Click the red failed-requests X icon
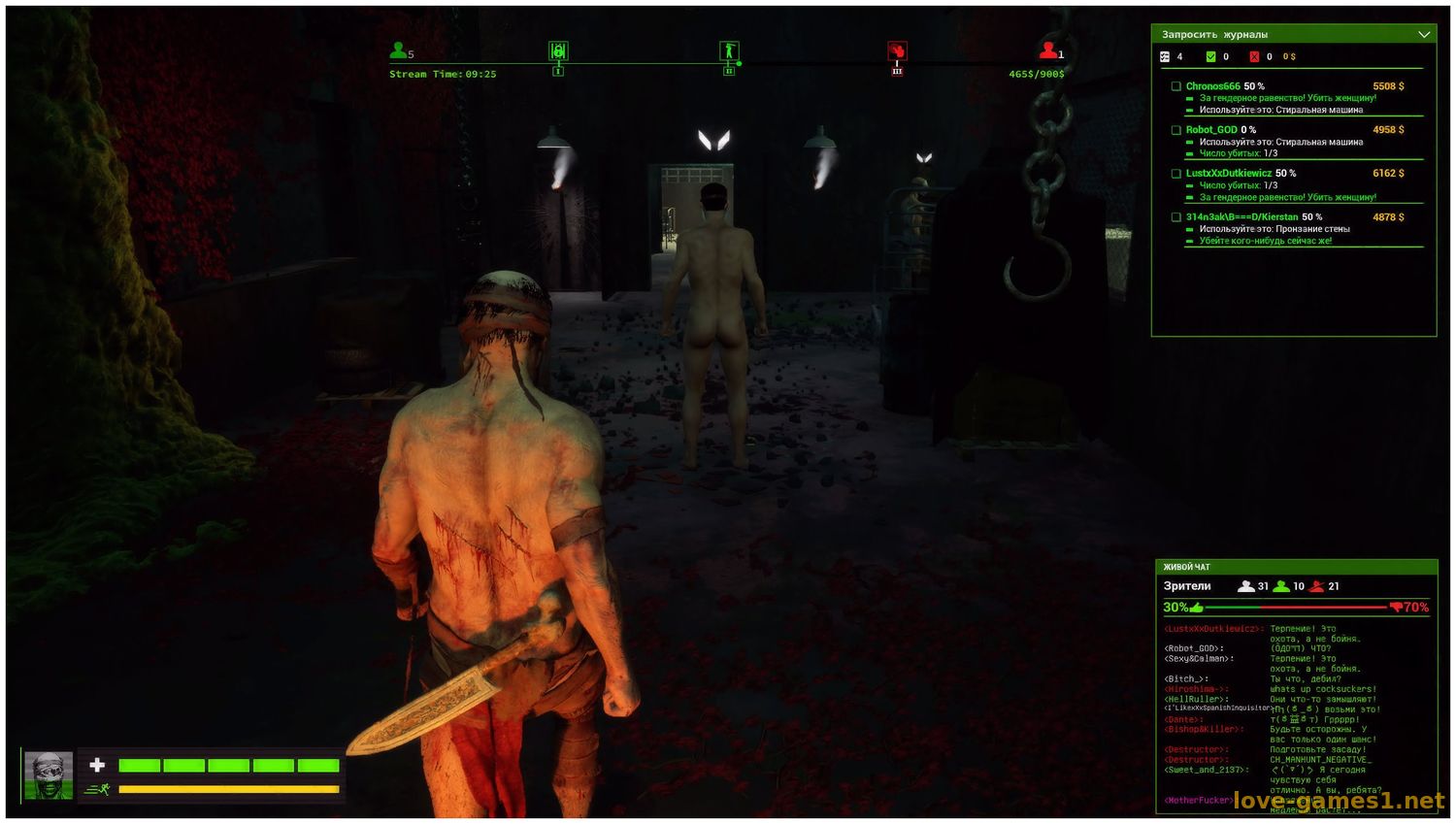The width and height of the screenshot is (1456, 824). point(1254,57)
